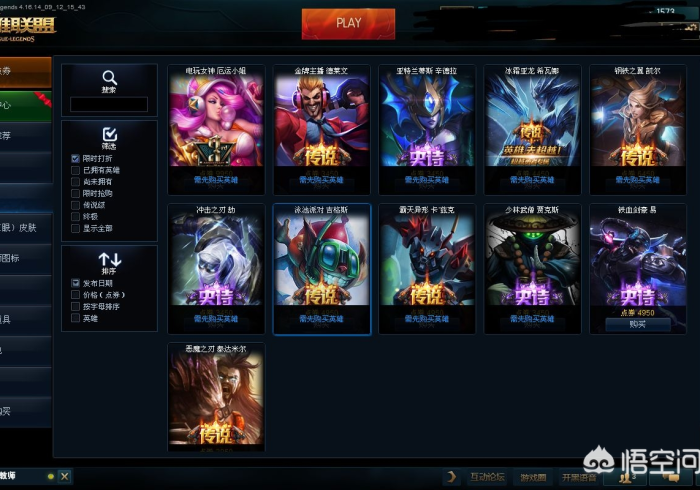This screenshot has width=700, height=490.
Task: Select the 泳池派对 吉格斯 skin card
Action: [x=321, y=267]
